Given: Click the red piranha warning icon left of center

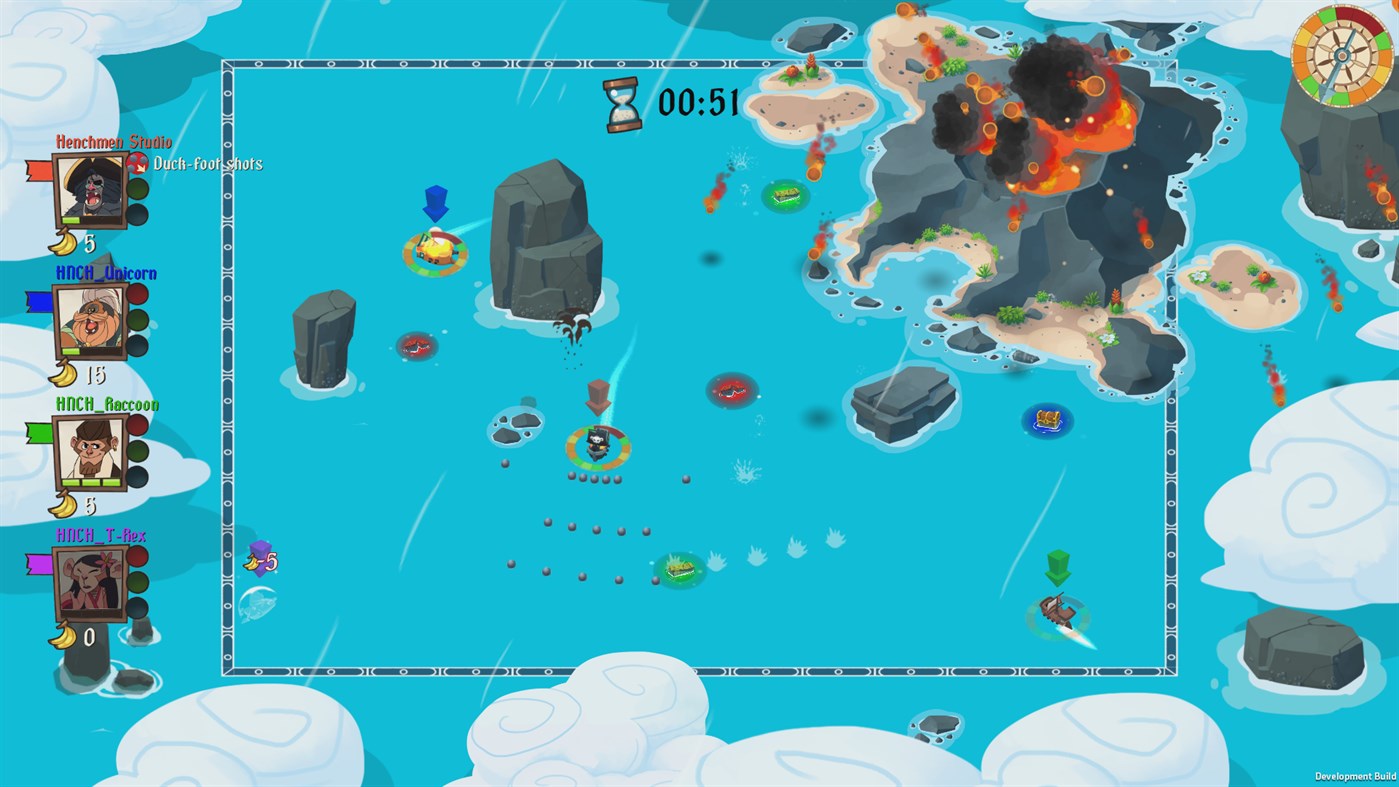Looking at the screenshot, I should pyautogui.click(x=417, y=344).
